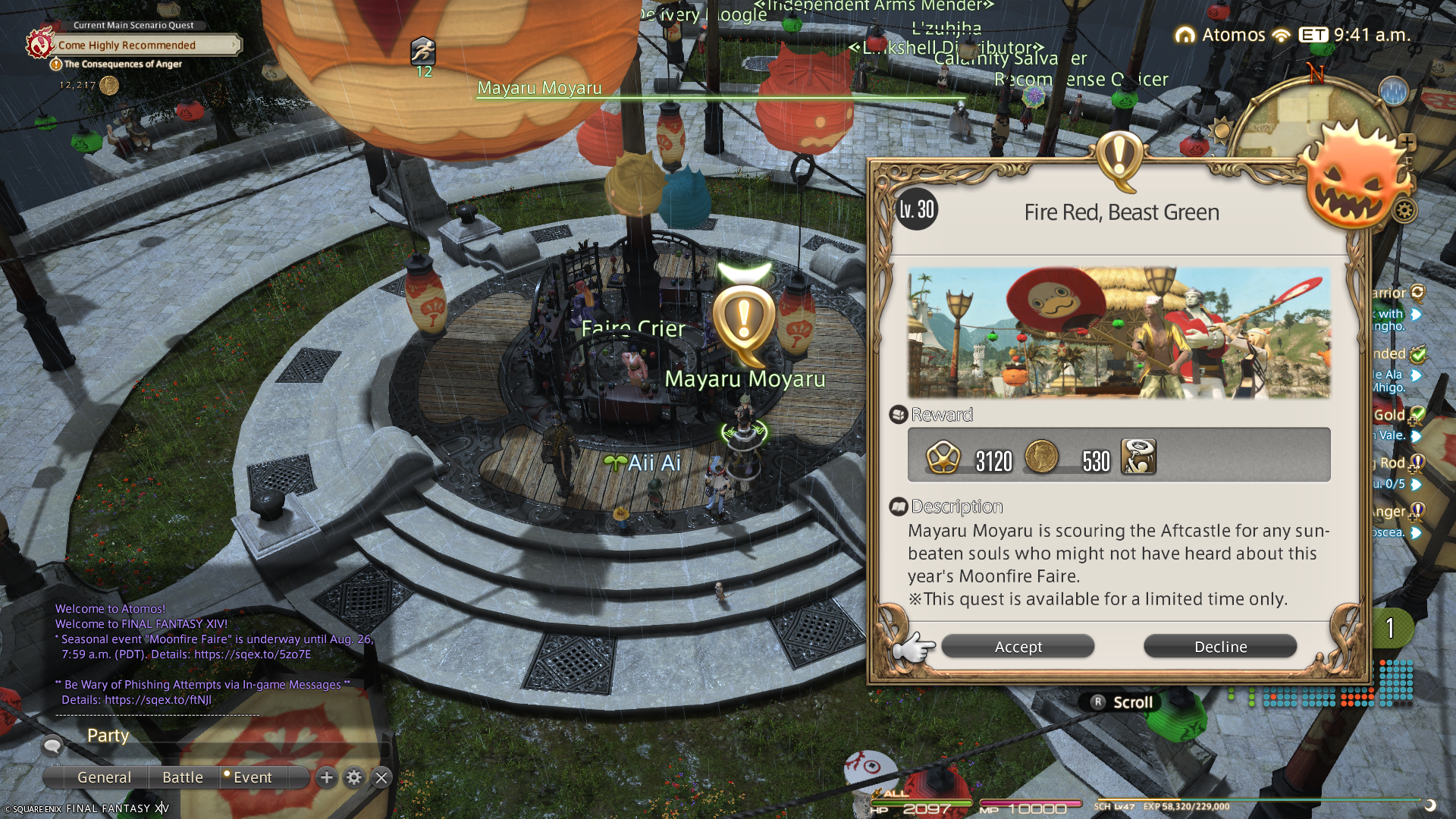Click the chat speech bubble icon

click(52, 745)
